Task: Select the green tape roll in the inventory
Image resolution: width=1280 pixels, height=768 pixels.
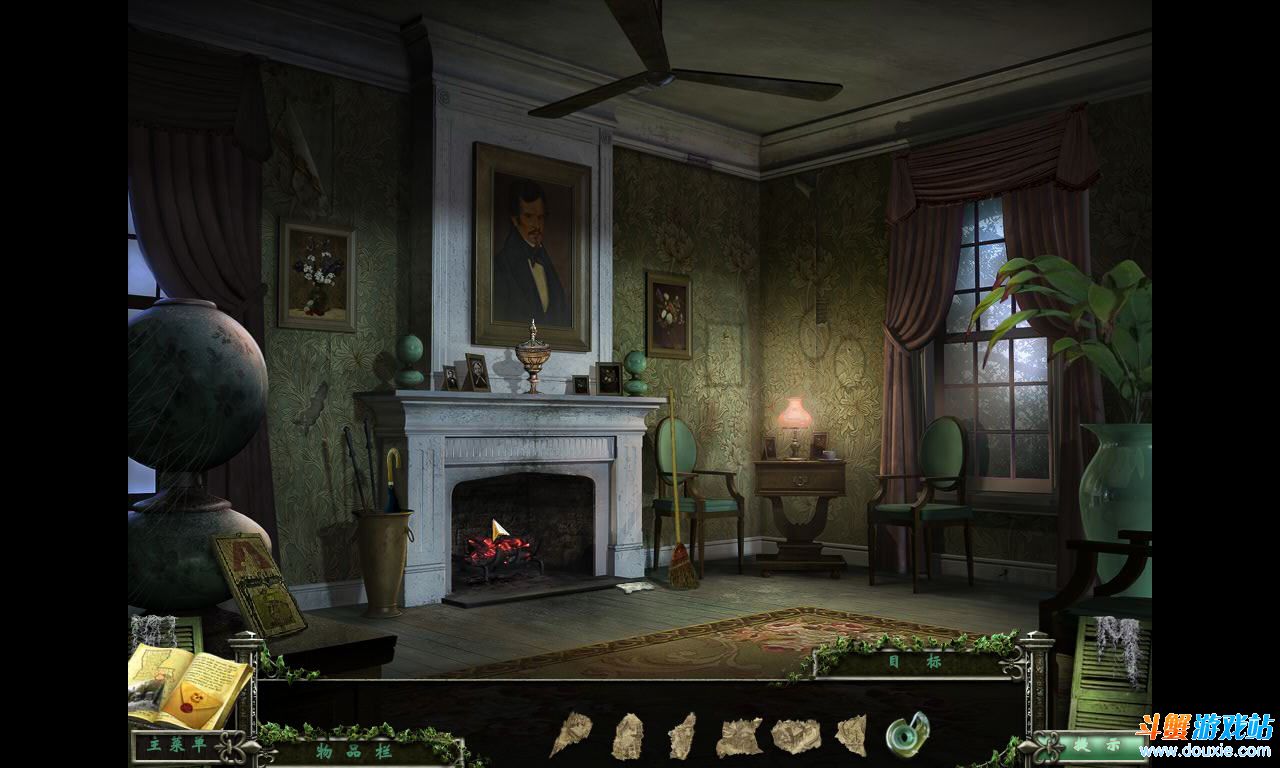Action: 906,734
